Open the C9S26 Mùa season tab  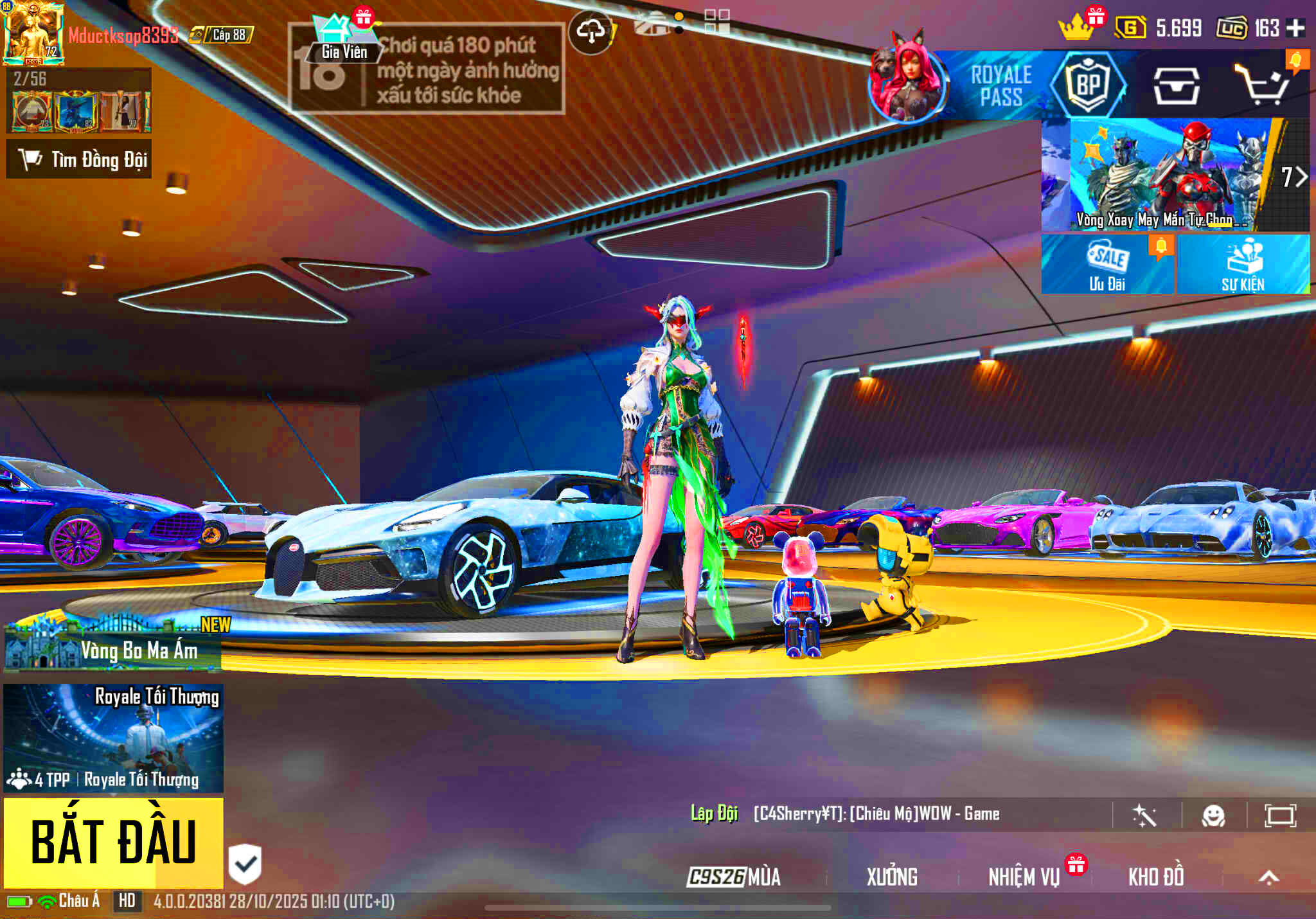click(734, 877)
